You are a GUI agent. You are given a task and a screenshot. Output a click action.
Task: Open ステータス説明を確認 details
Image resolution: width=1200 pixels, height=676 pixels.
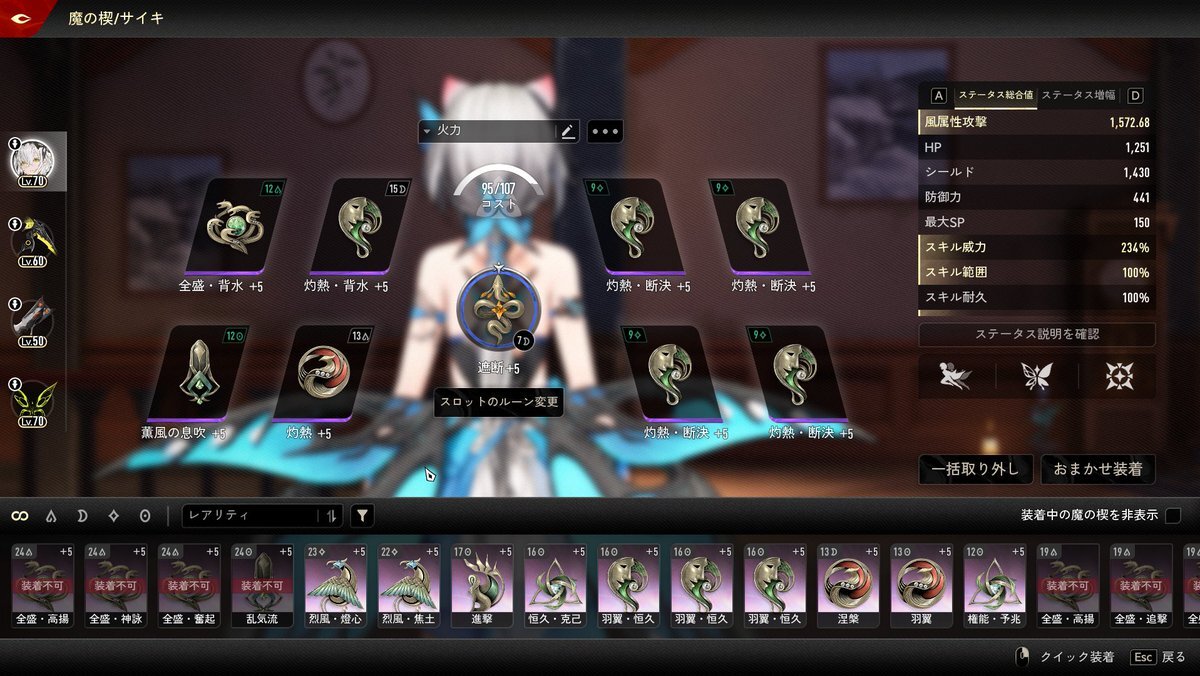1037,334
